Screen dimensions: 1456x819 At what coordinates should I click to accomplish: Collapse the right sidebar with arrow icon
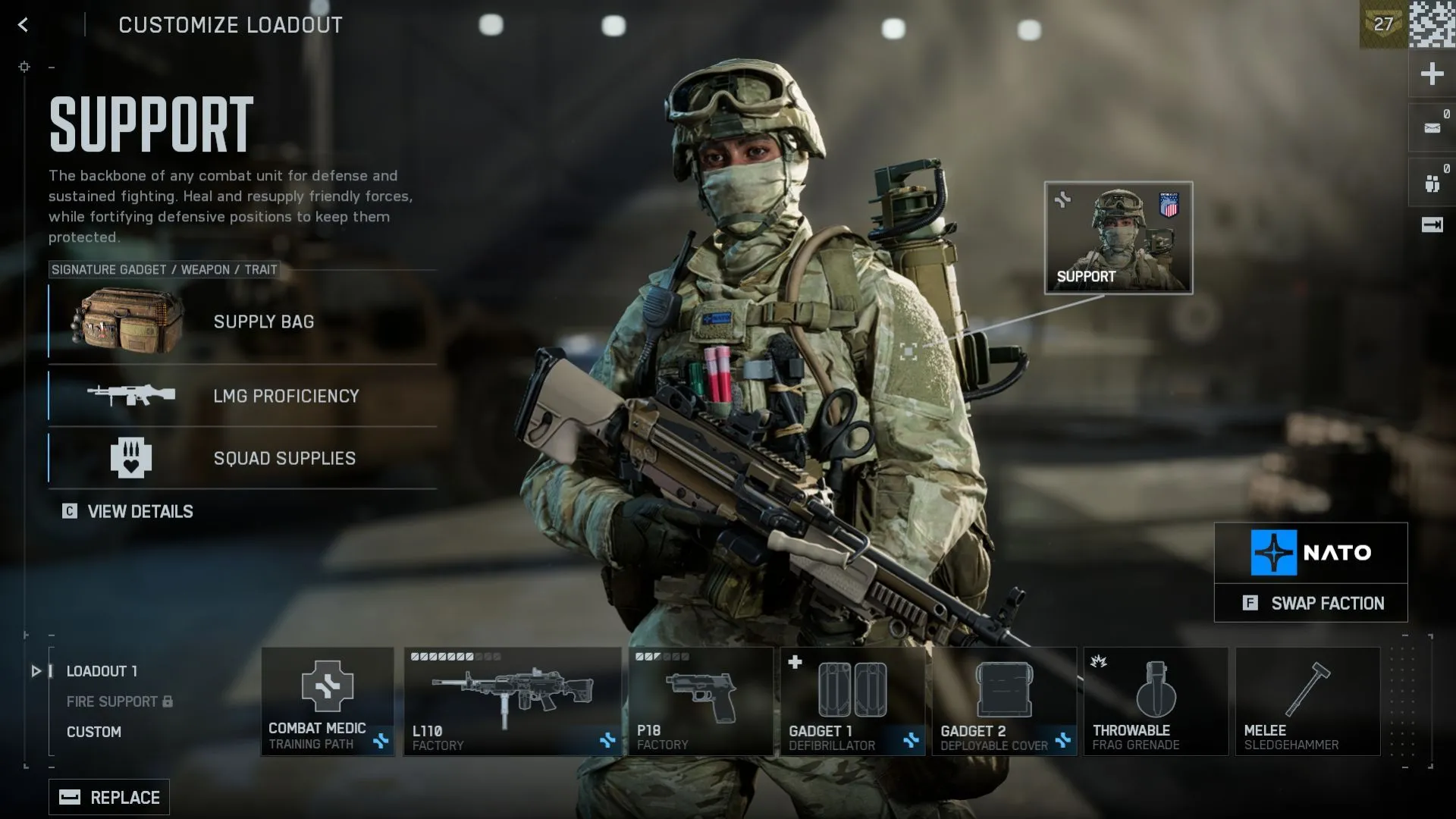pos(1432,224)
